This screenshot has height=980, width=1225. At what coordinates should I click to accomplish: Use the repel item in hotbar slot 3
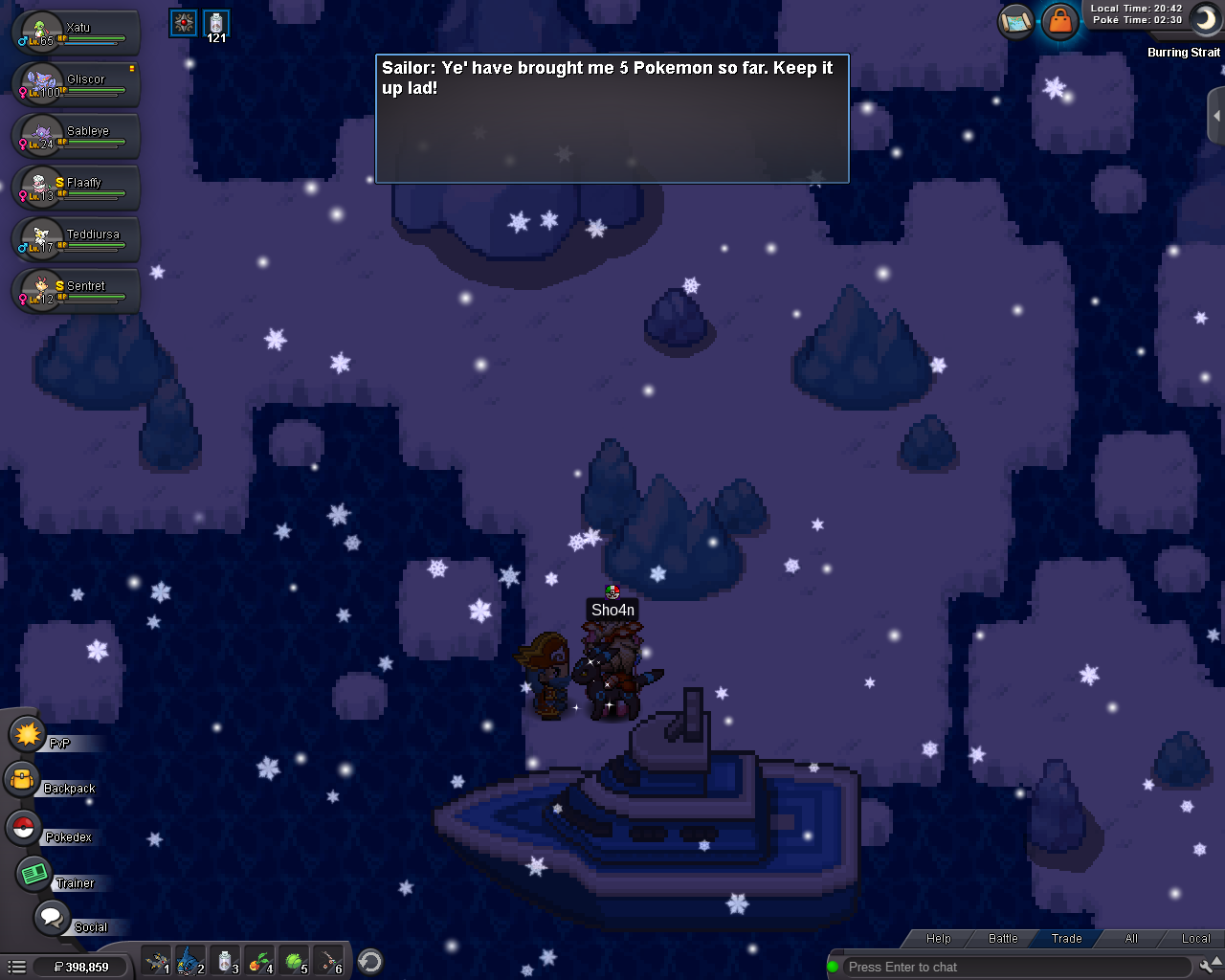(225, 961)
